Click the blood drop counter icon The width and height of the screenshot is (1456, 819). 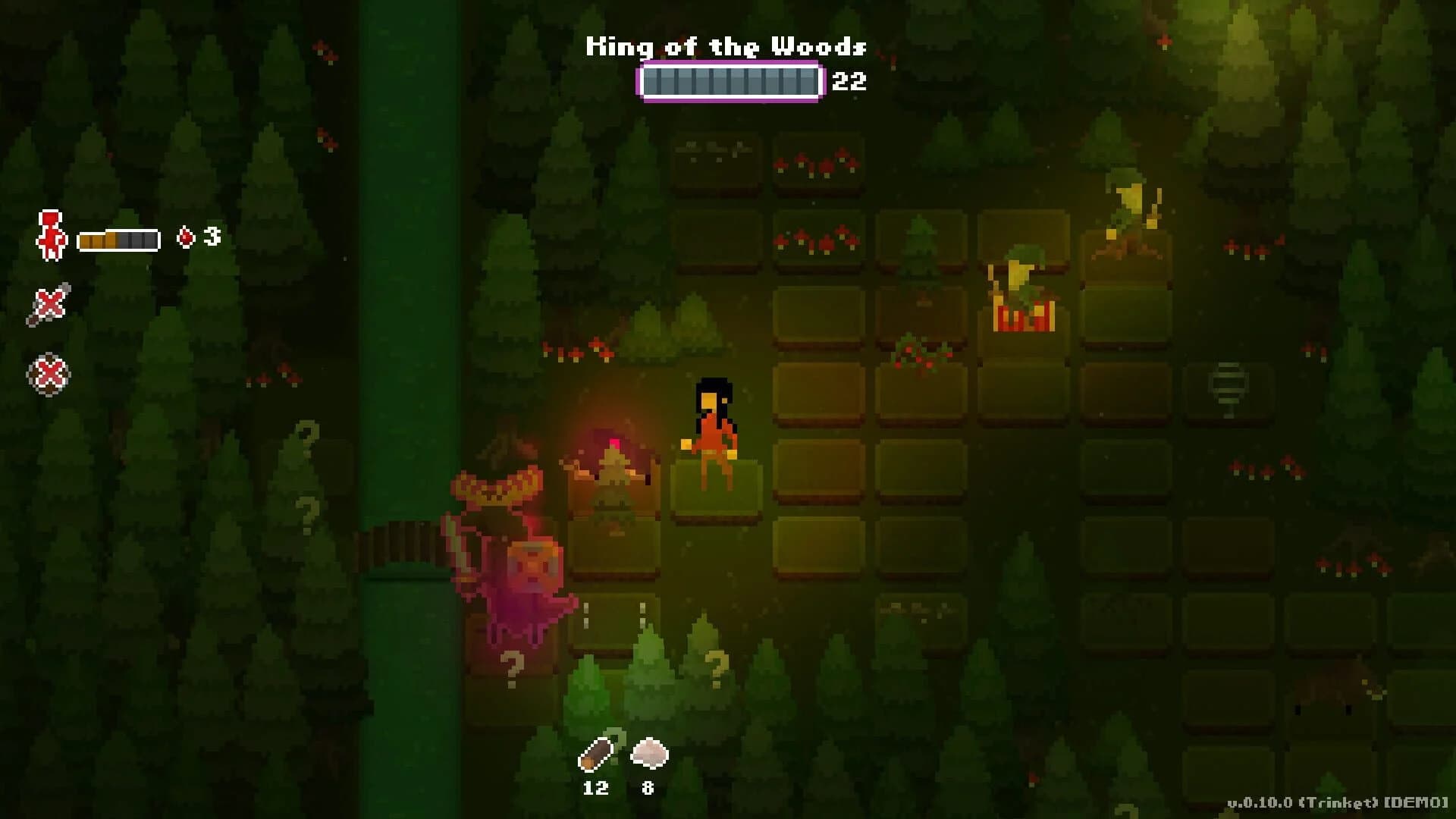pyautogui.click(x=184, y=237)
